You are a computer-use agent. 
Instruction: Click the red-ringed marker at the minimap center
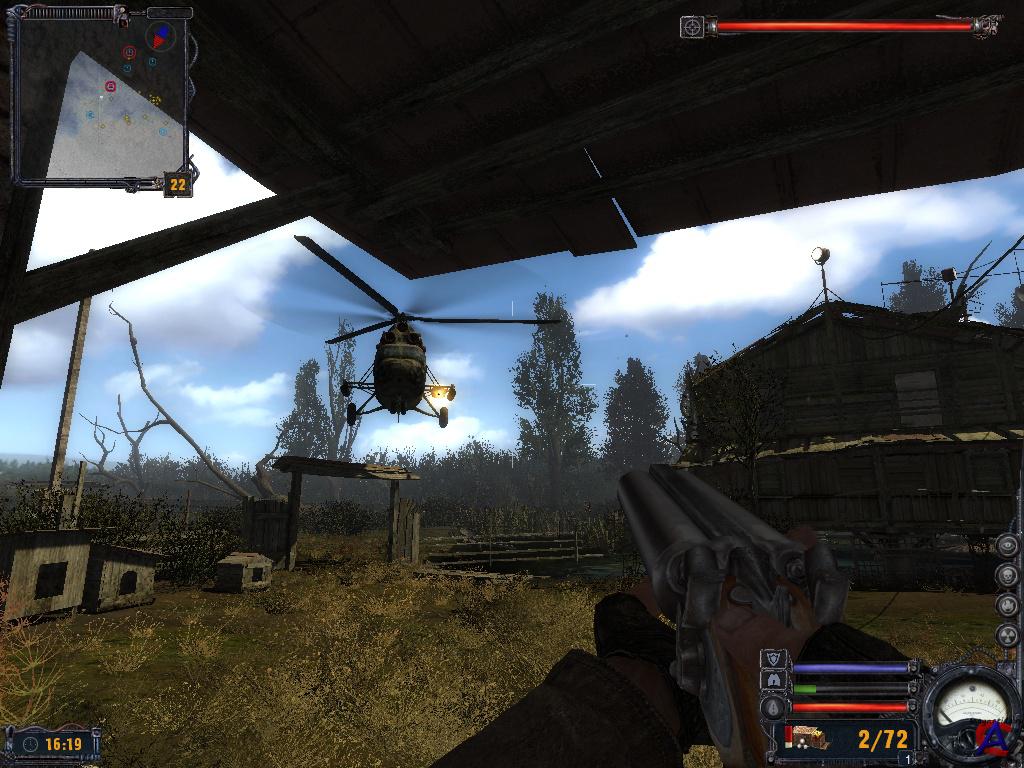point(110,87)
